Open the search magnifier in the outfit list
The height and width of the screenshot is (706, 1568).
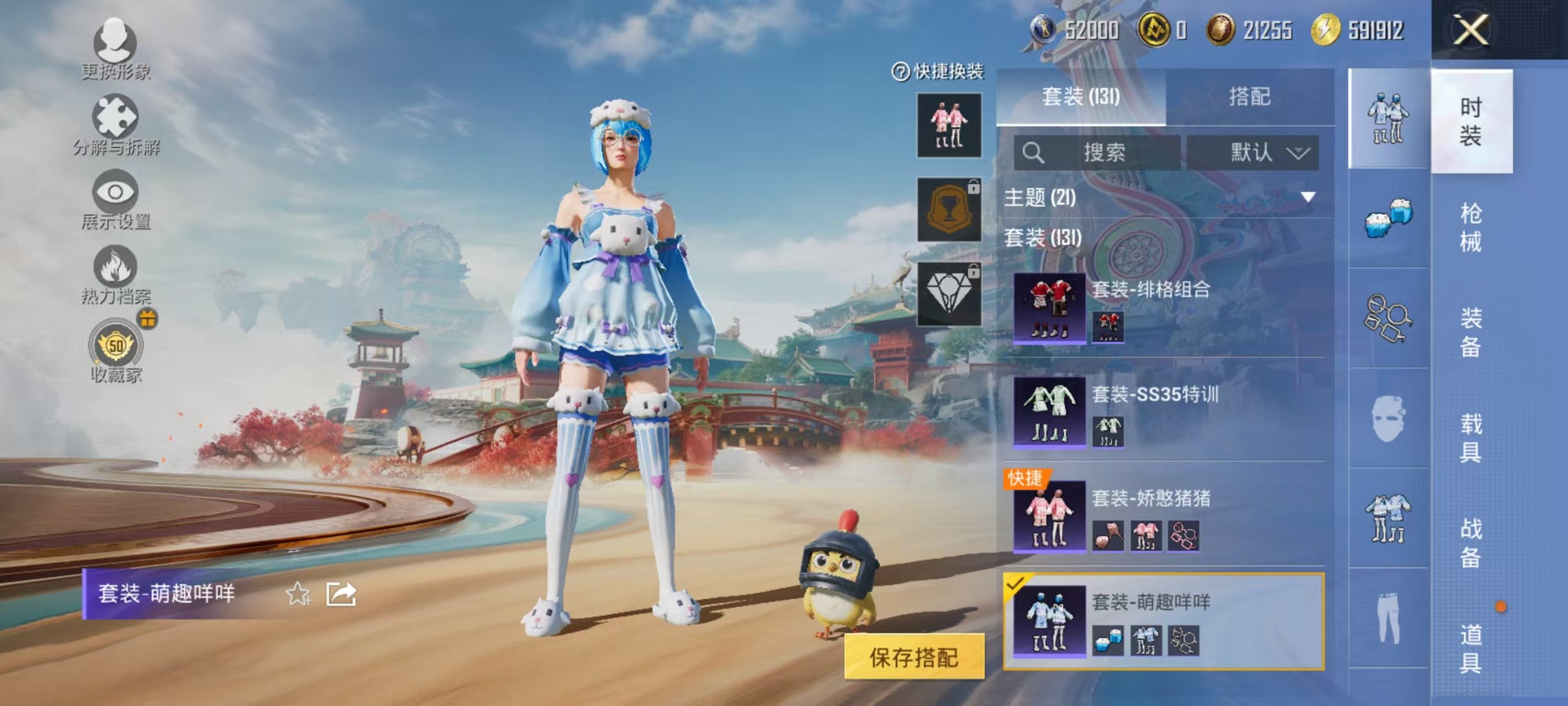(1033, 153)
